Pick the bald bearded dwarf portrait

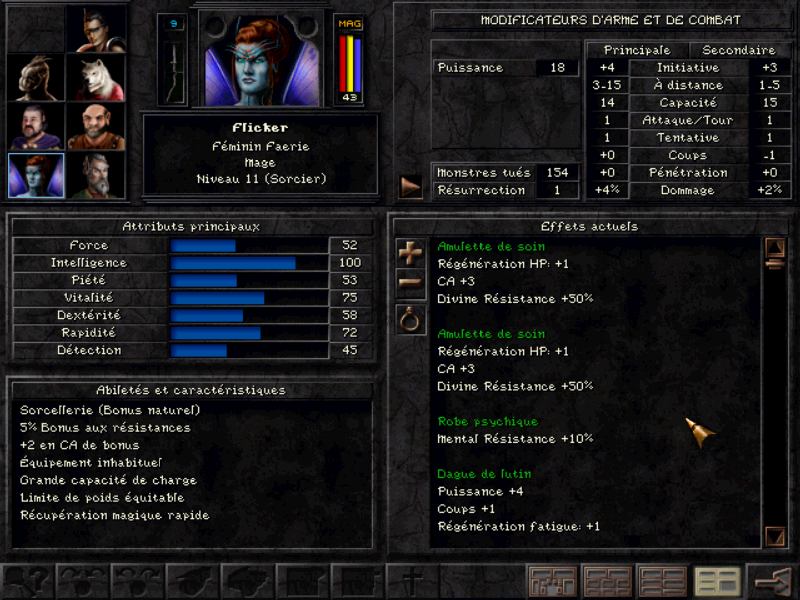95,126
